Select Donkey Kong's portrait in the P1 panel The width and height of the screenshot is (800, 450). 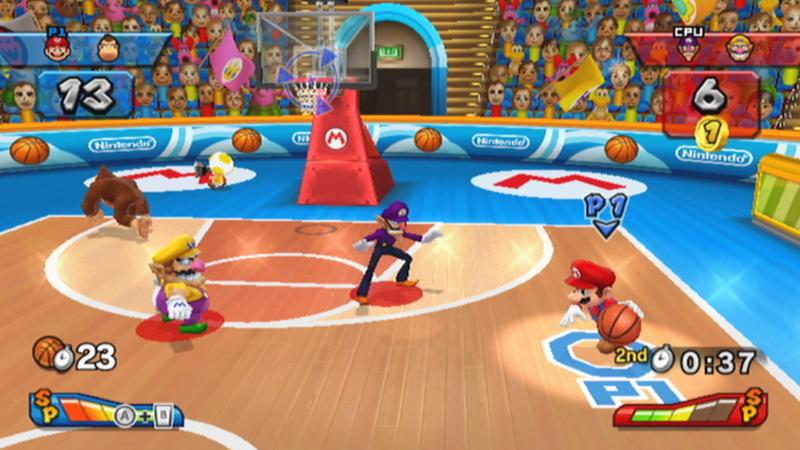tap(108, 47)
